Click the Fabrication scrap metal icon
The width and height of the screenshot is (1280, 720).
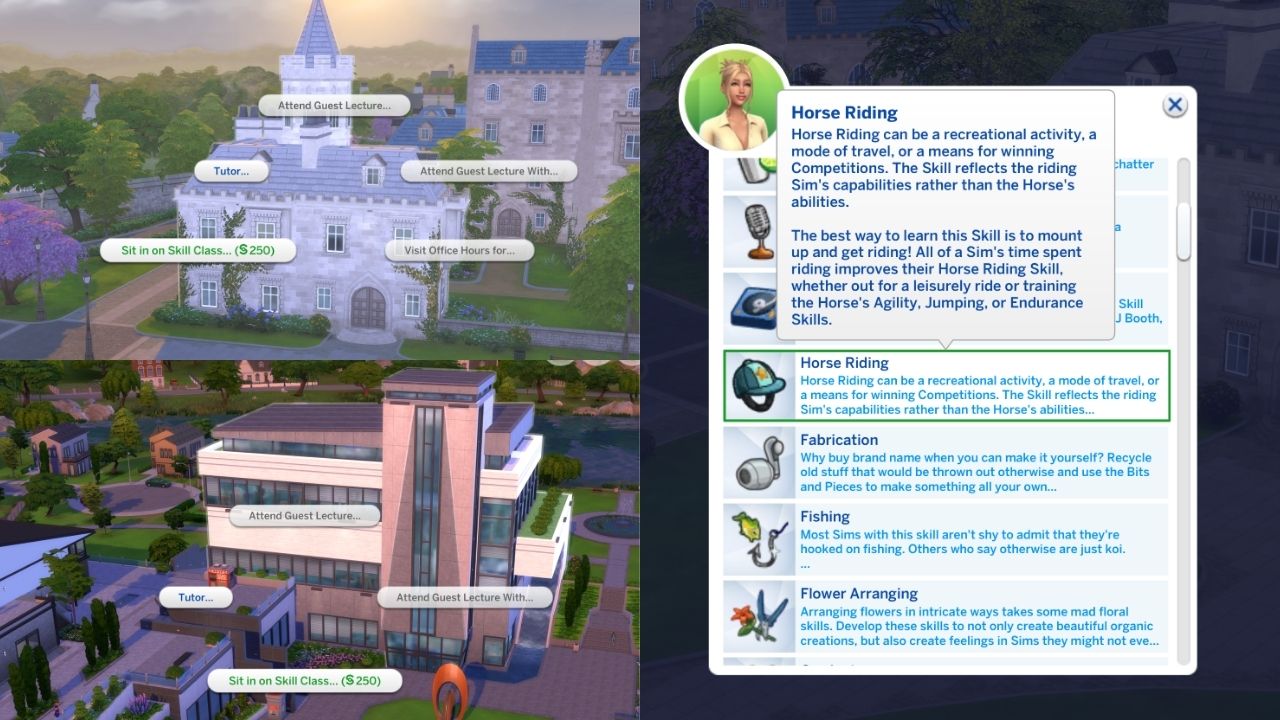(759, 462)
